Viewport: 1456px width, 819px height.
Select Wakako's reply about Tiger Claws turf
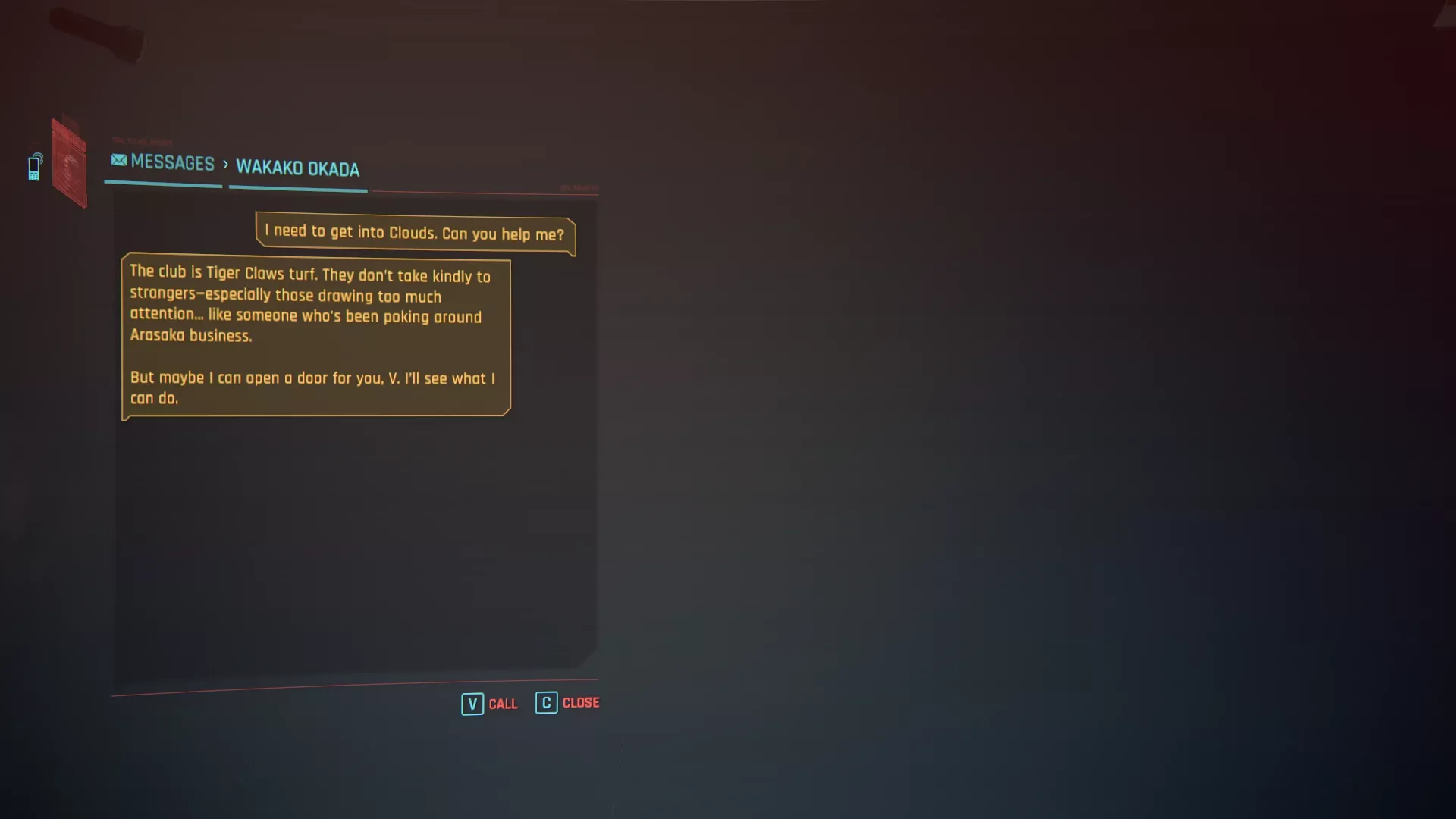pos(315,335)
